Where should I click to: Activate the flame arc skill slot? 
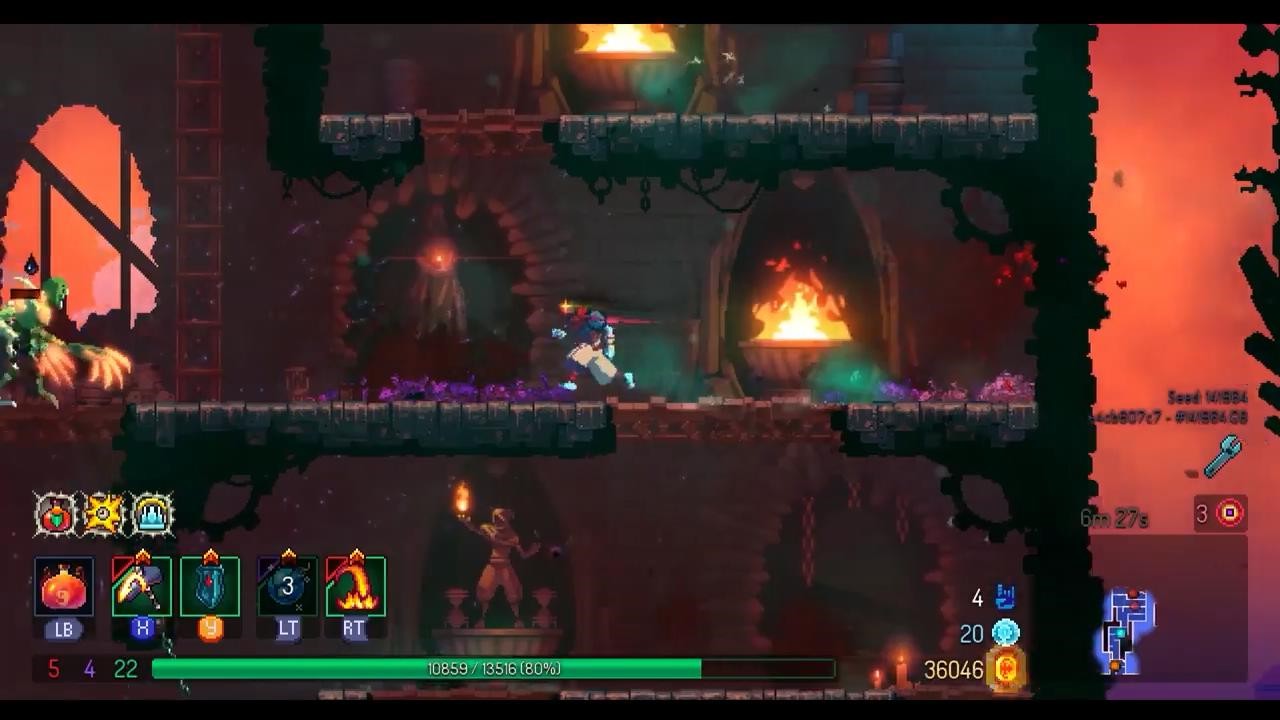355,587
